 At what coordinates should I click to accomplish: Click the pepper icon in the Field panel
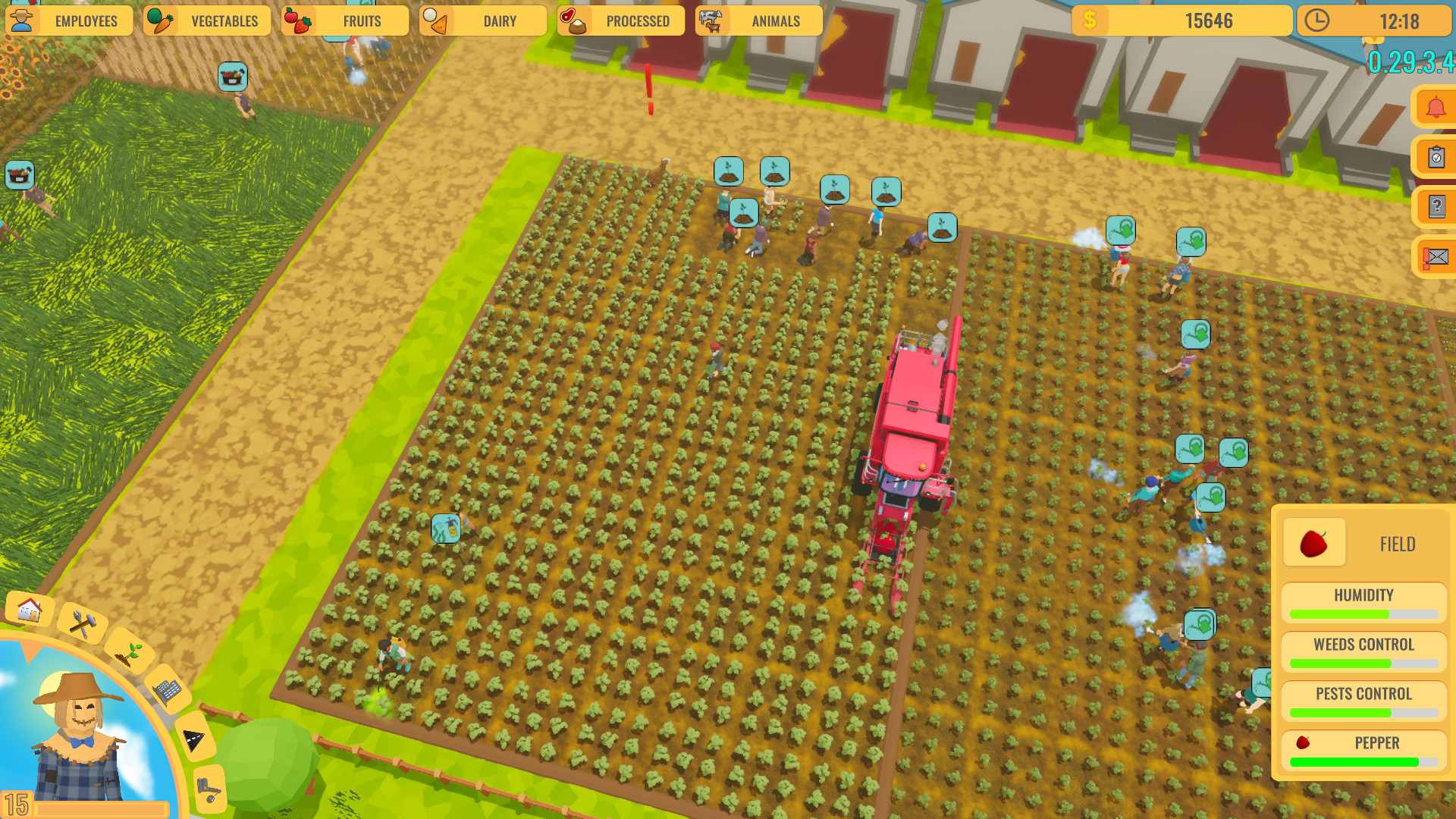pyautogui.click(x=1314, y=541)
